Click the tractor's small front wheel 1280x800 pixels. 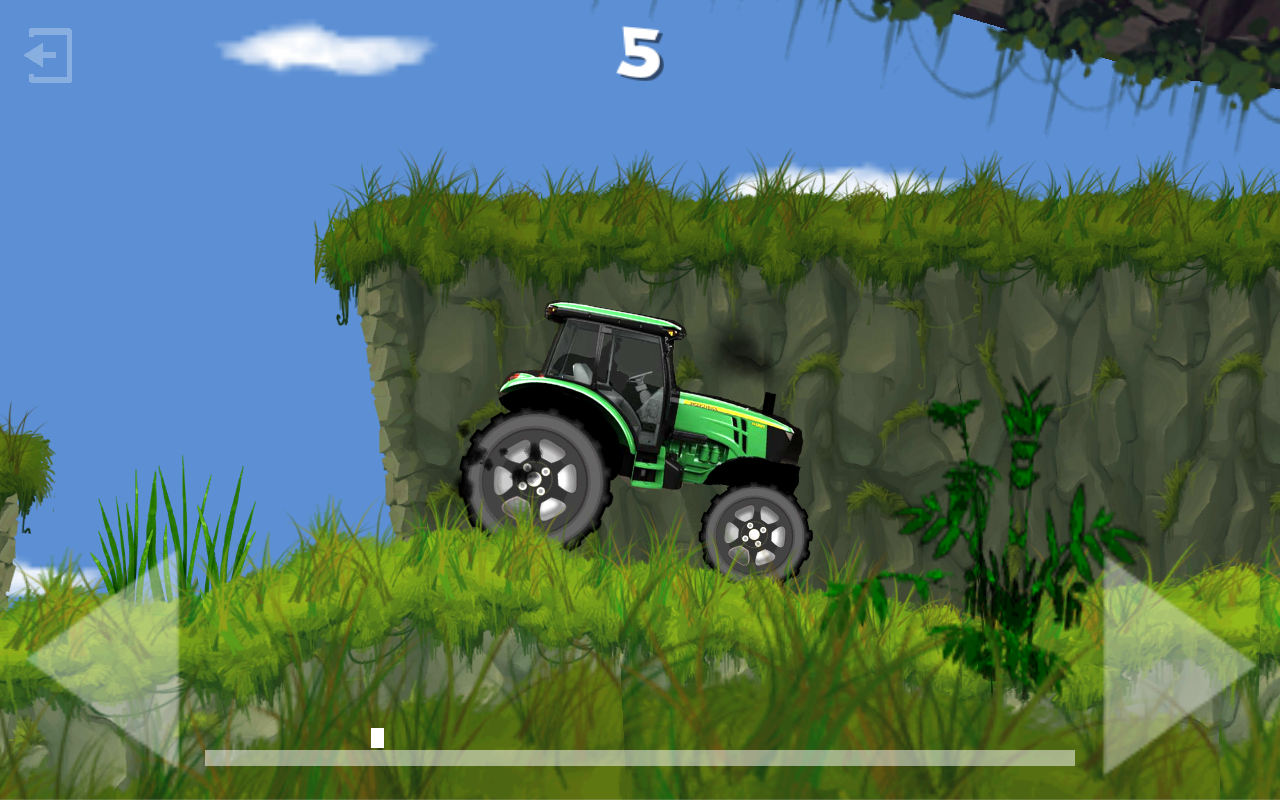pos(752,535)
